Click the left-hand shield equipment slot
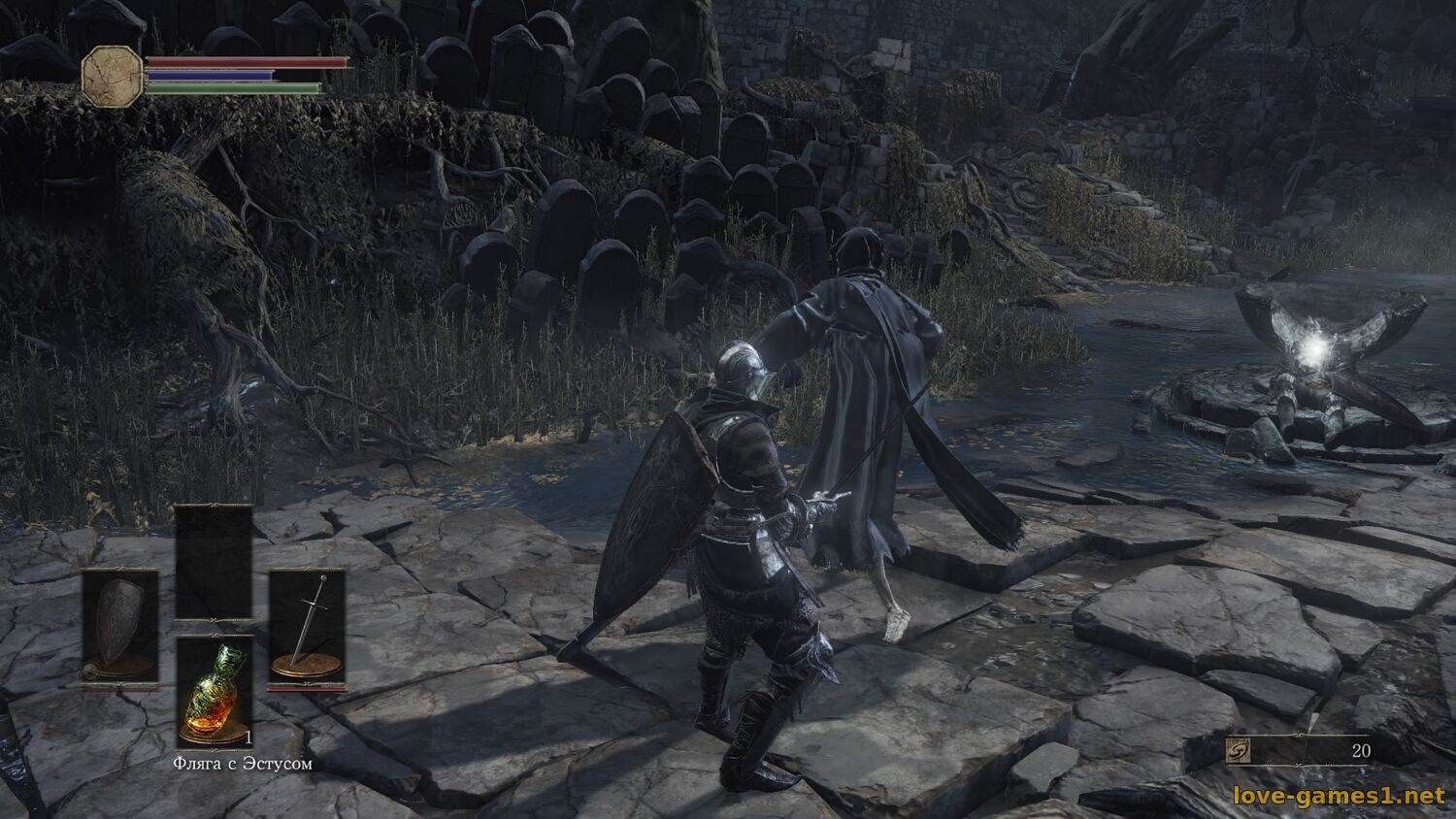 click(119, 627)
